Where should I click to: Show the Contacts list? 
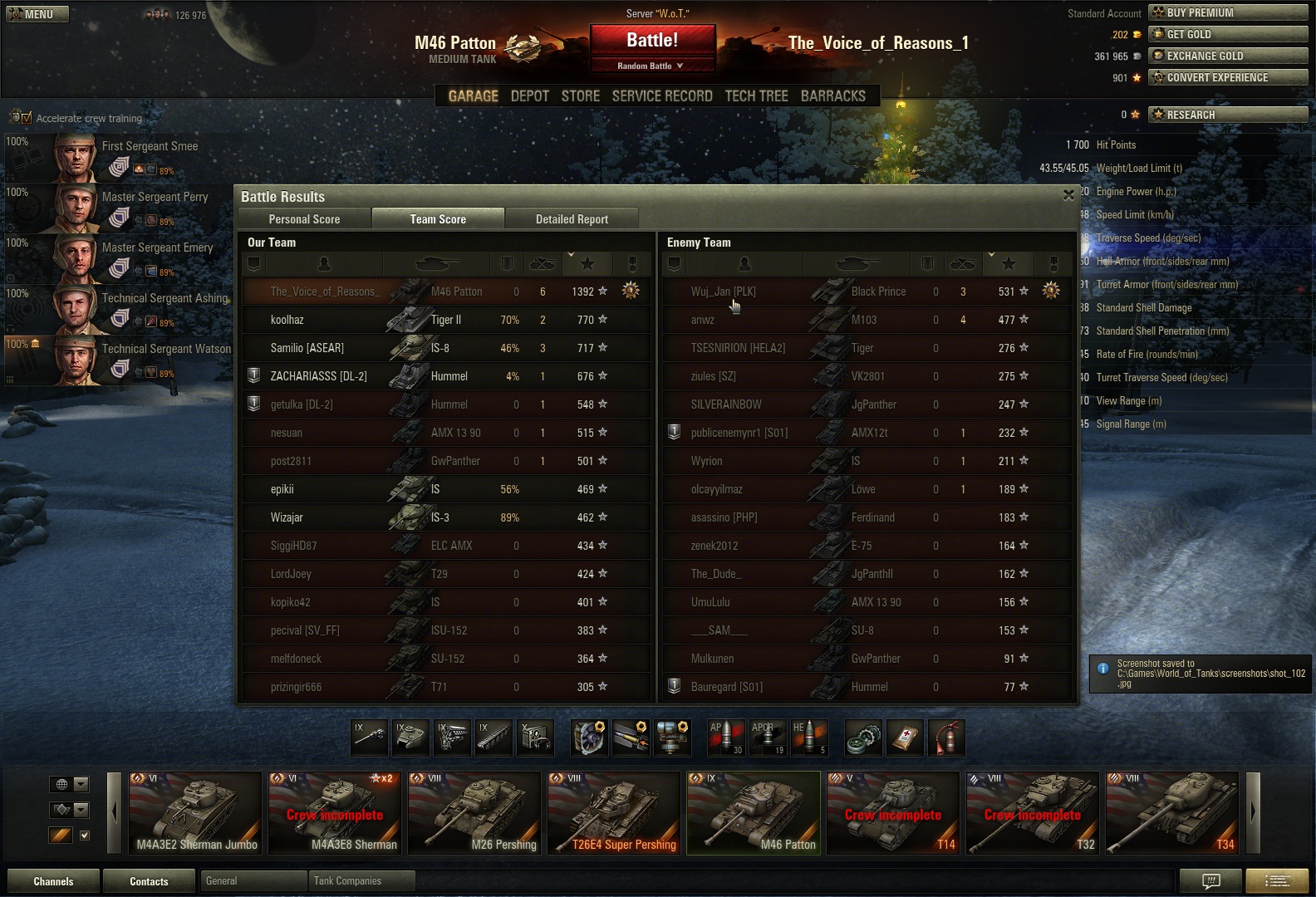click(x=149, y=881)
